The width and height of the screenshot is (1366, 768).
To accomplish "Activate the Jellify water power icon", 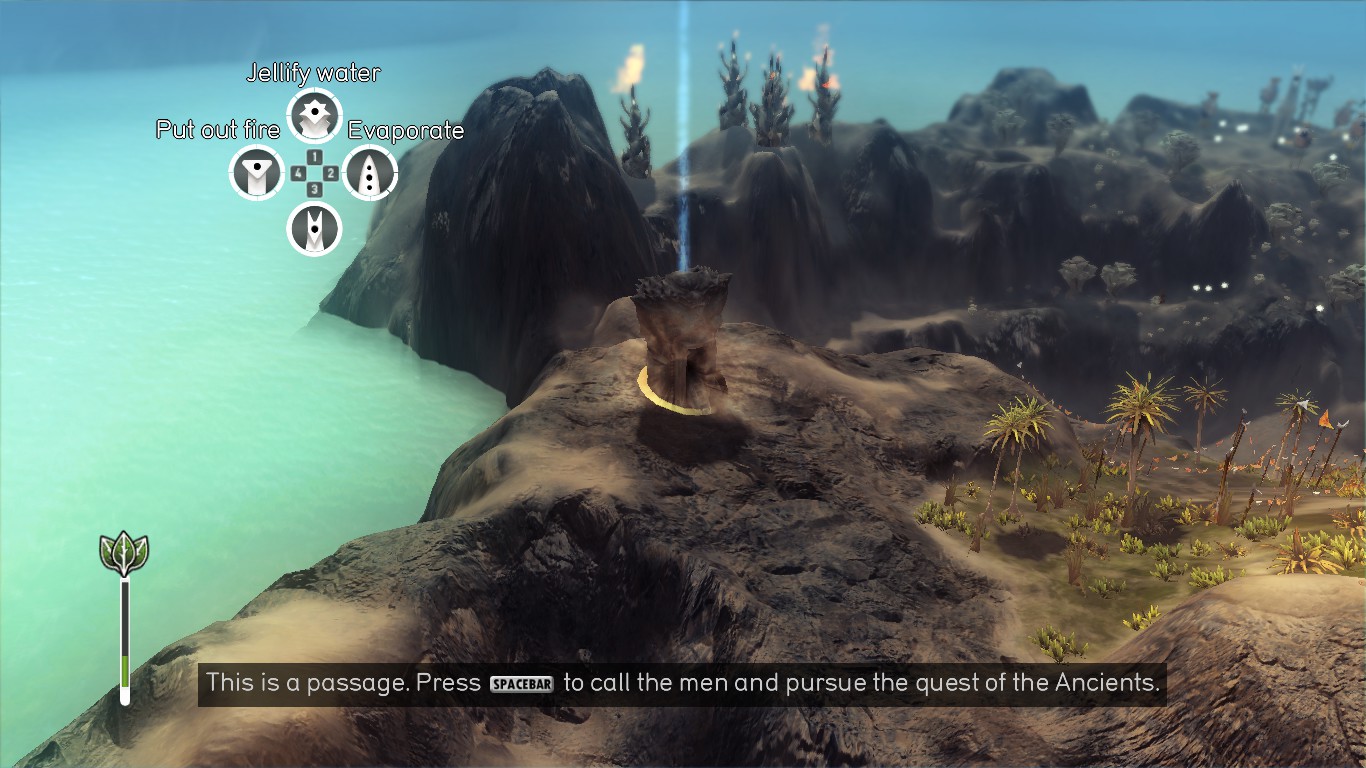I will 315,117.
